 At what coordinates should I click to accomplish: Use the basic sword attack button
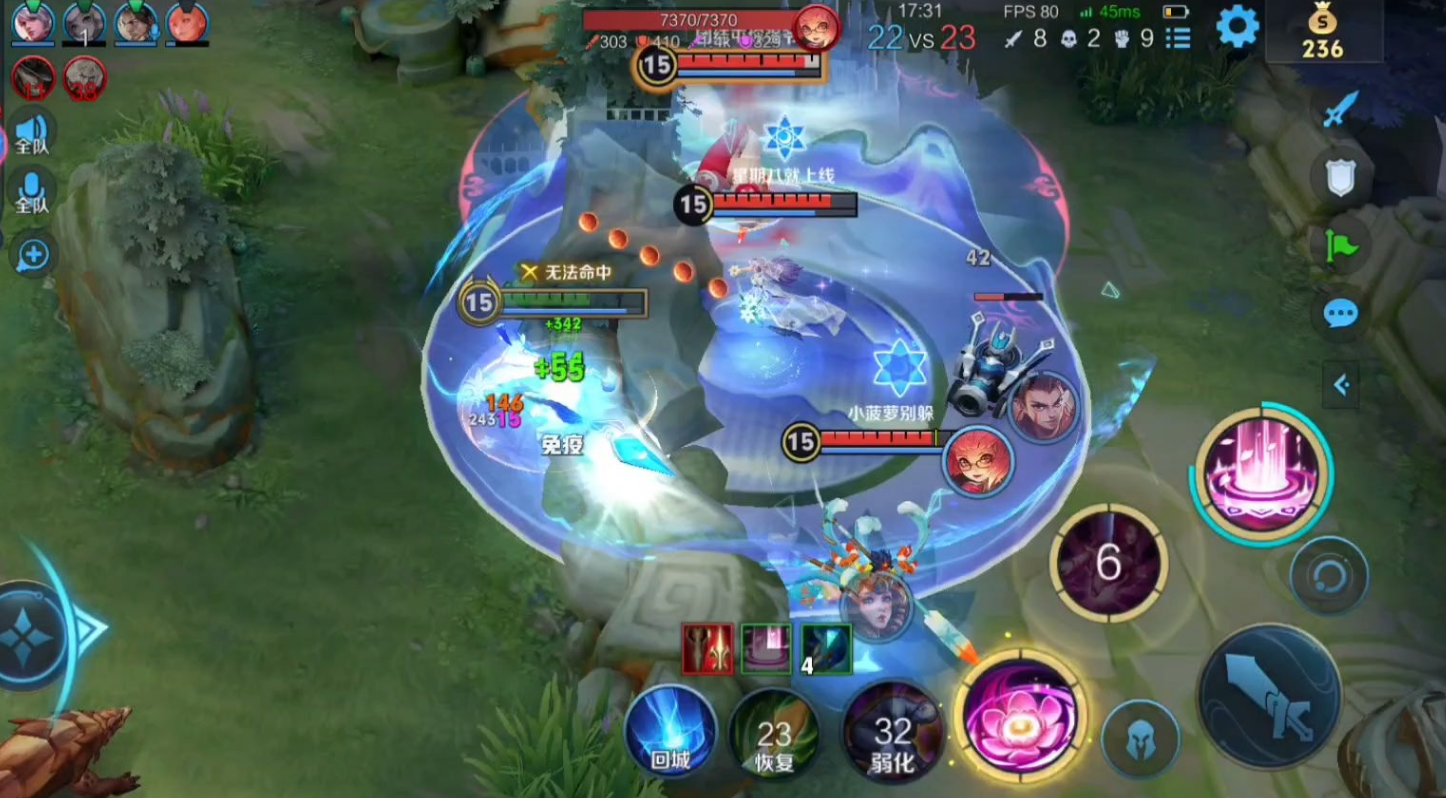(x=1270, y=697)
